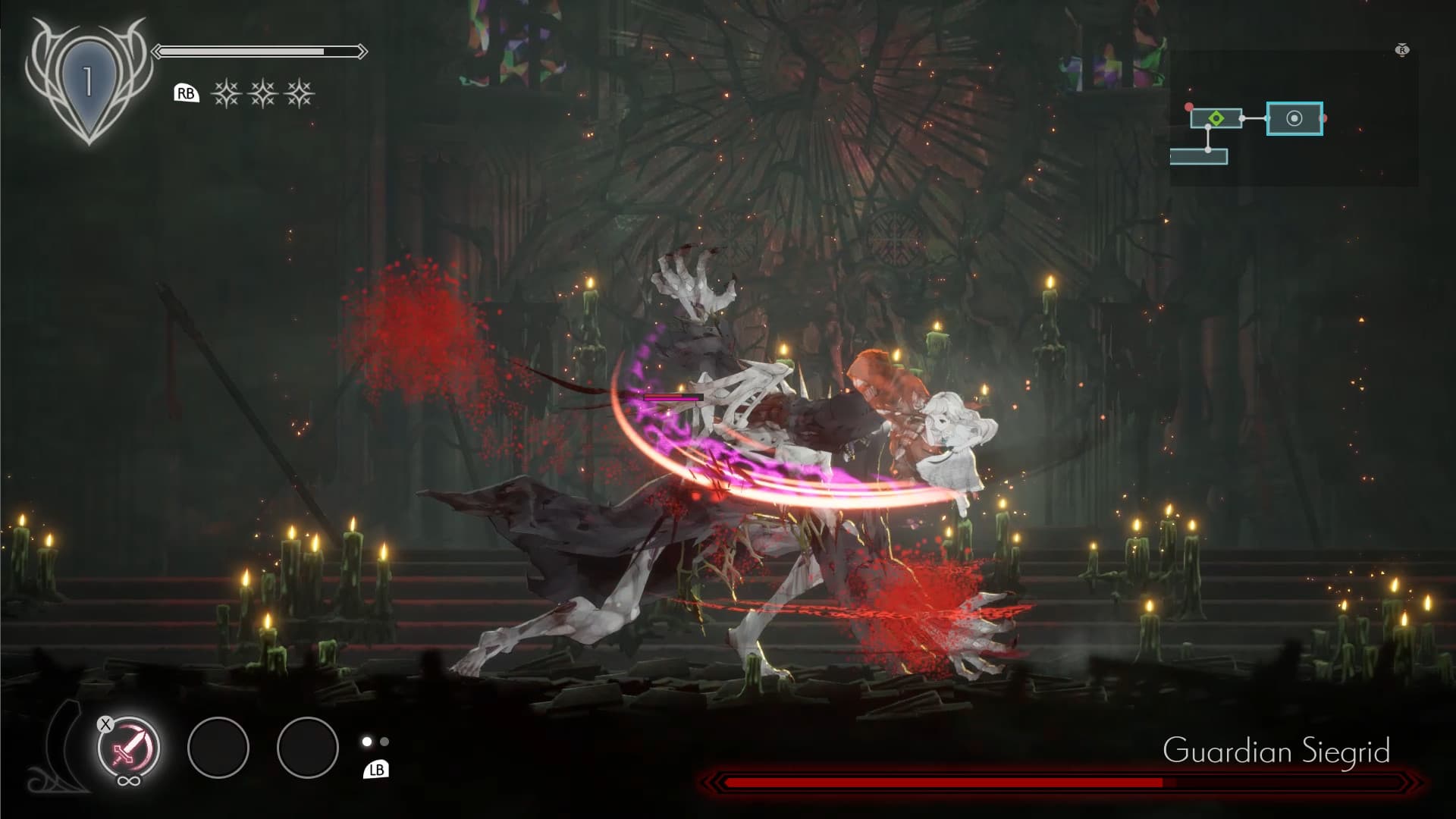Click the first prayer charge star icon

tap(225, 94)
